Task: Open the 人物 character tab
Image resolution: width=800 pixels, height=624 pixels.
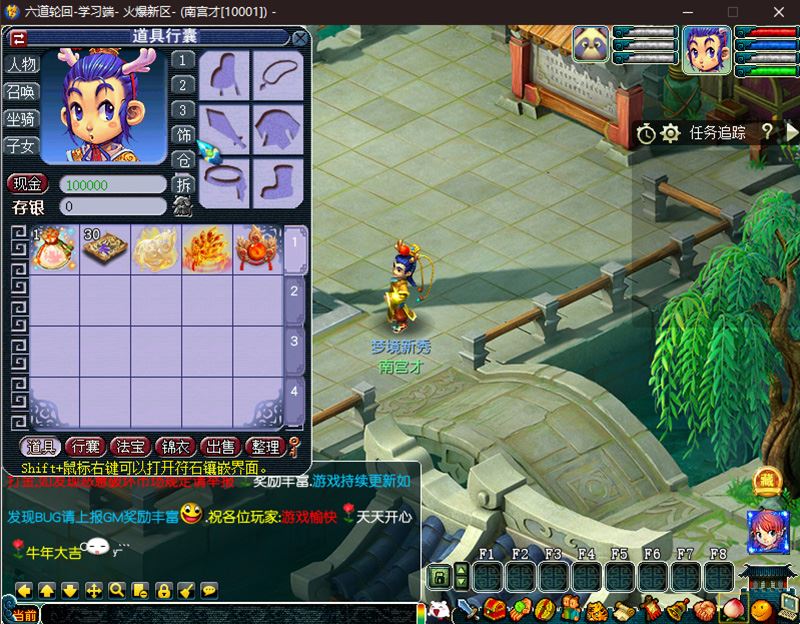Action: (x=21, y=65)
